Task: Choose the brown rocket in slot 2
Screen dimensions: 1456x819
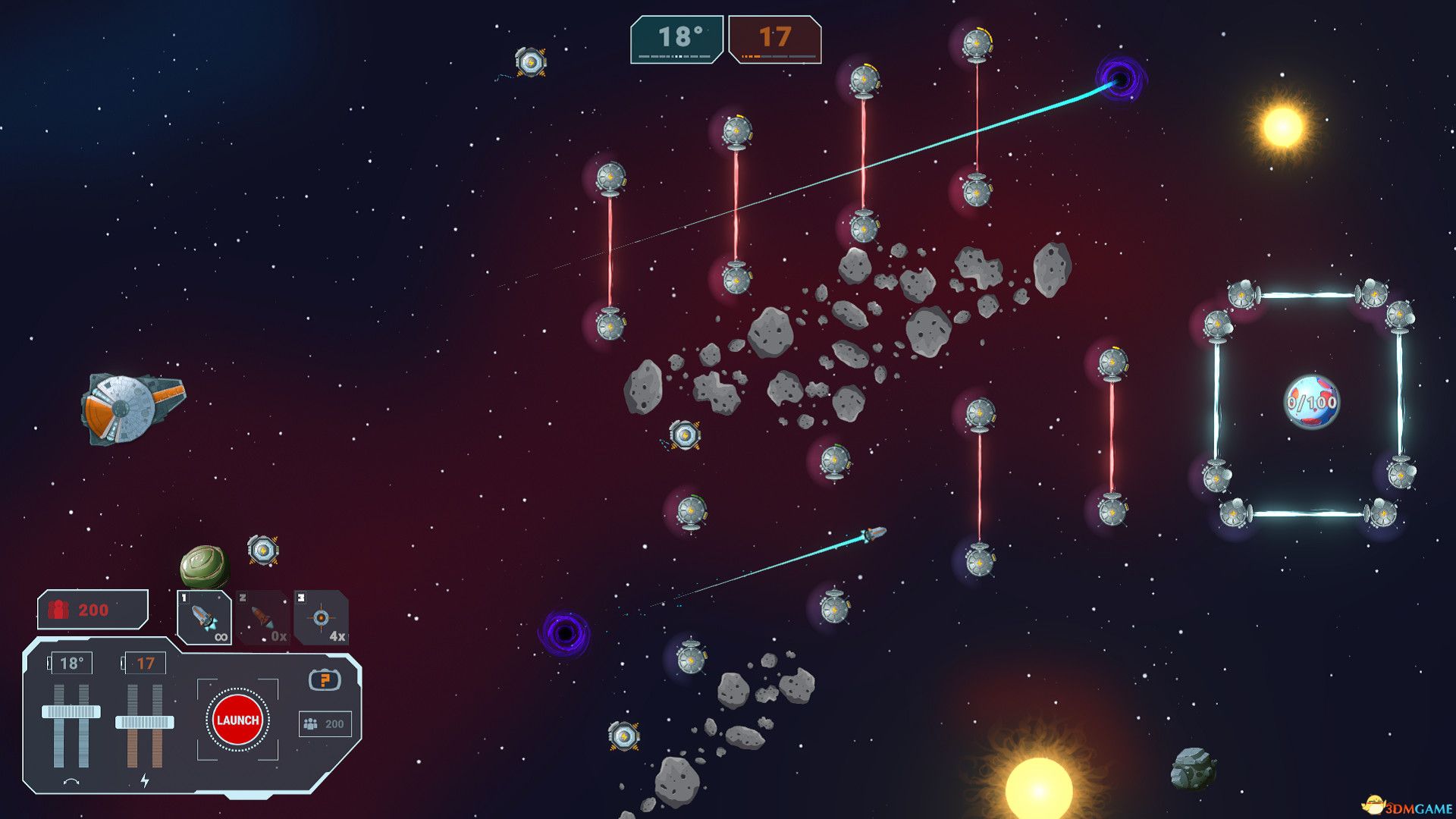Action: [262, 618]
